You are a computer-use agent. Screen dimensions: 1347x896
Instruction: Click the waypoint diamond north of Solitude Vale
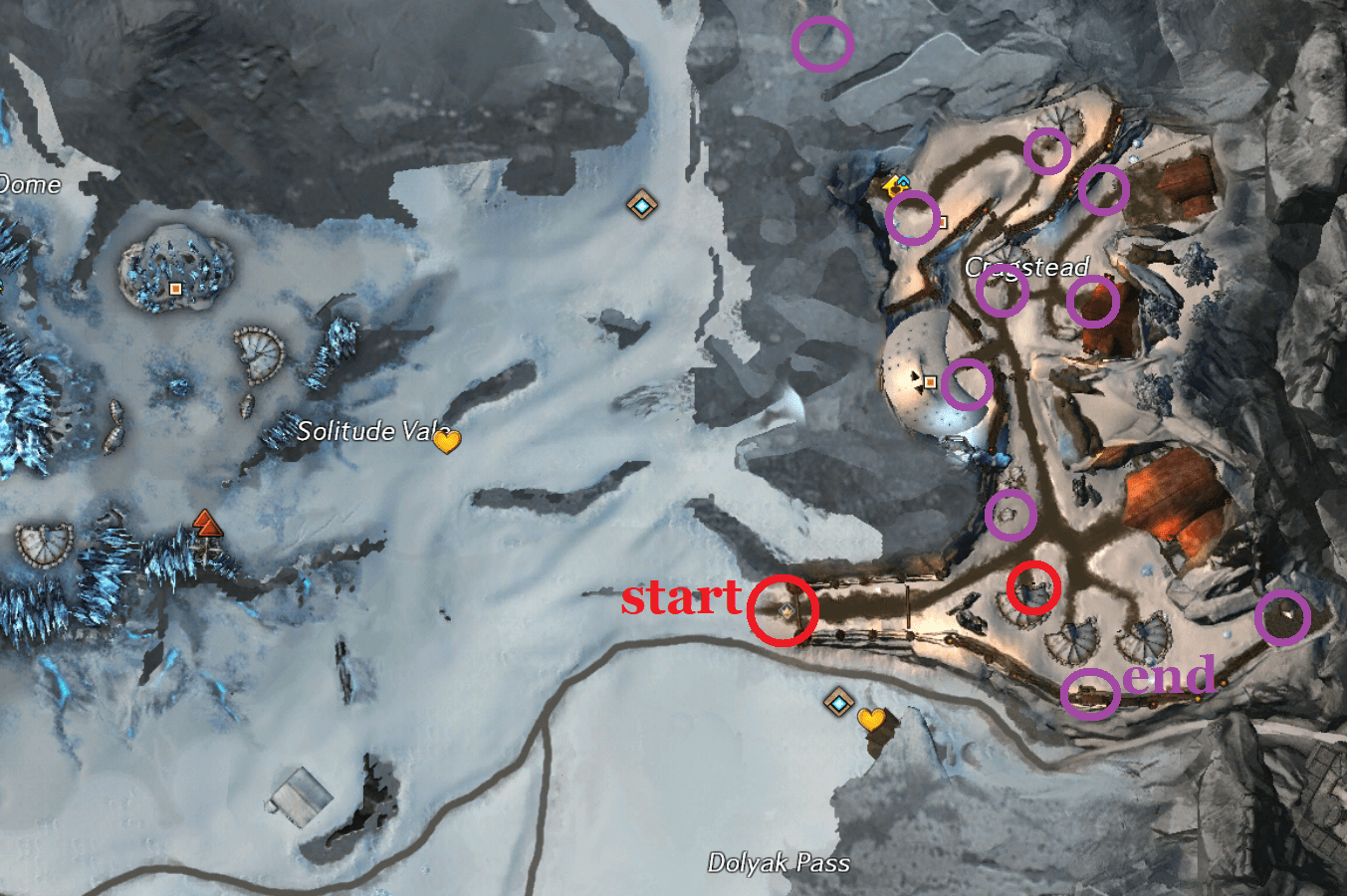click(x=643, y=204)
